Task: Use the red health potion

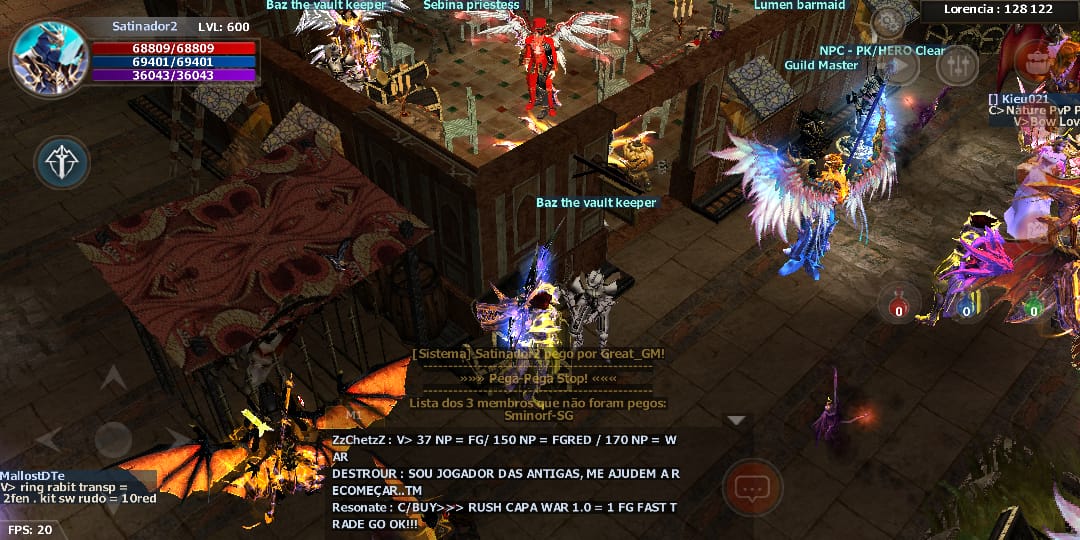Action: coord(899,304)
